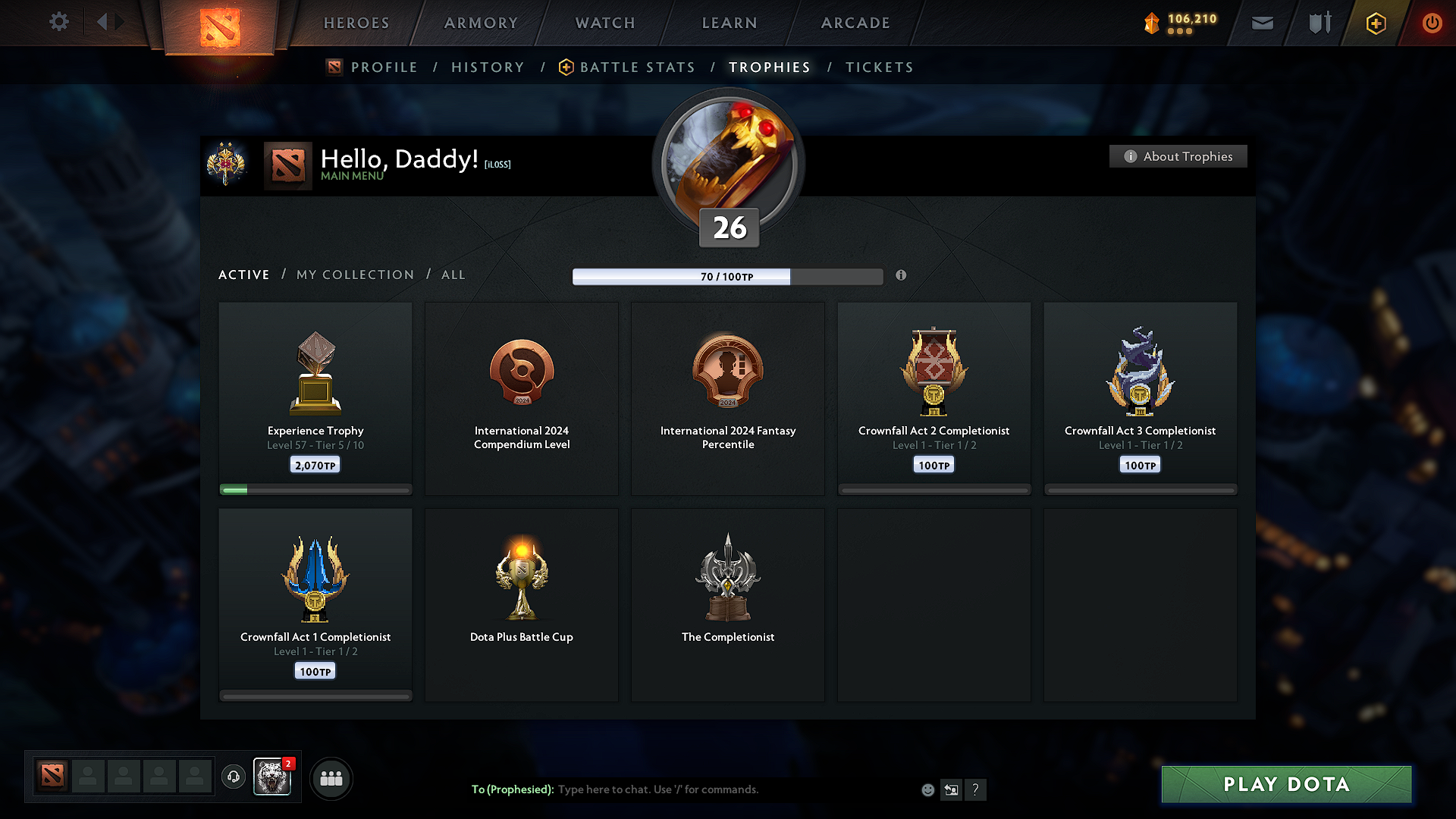1456x819 pixels.
Task: Click the info icon beside the trophy progress bar
Action: click(902, 276)
